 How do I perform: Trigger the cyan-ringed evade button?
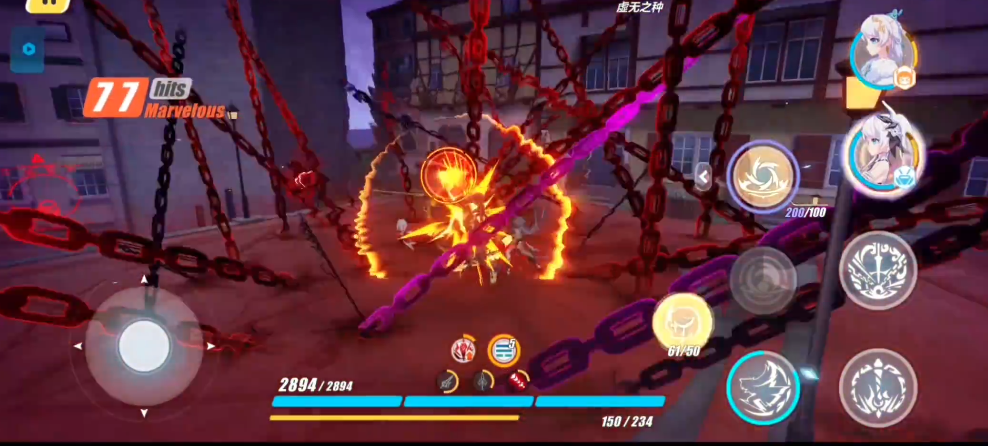762,387
